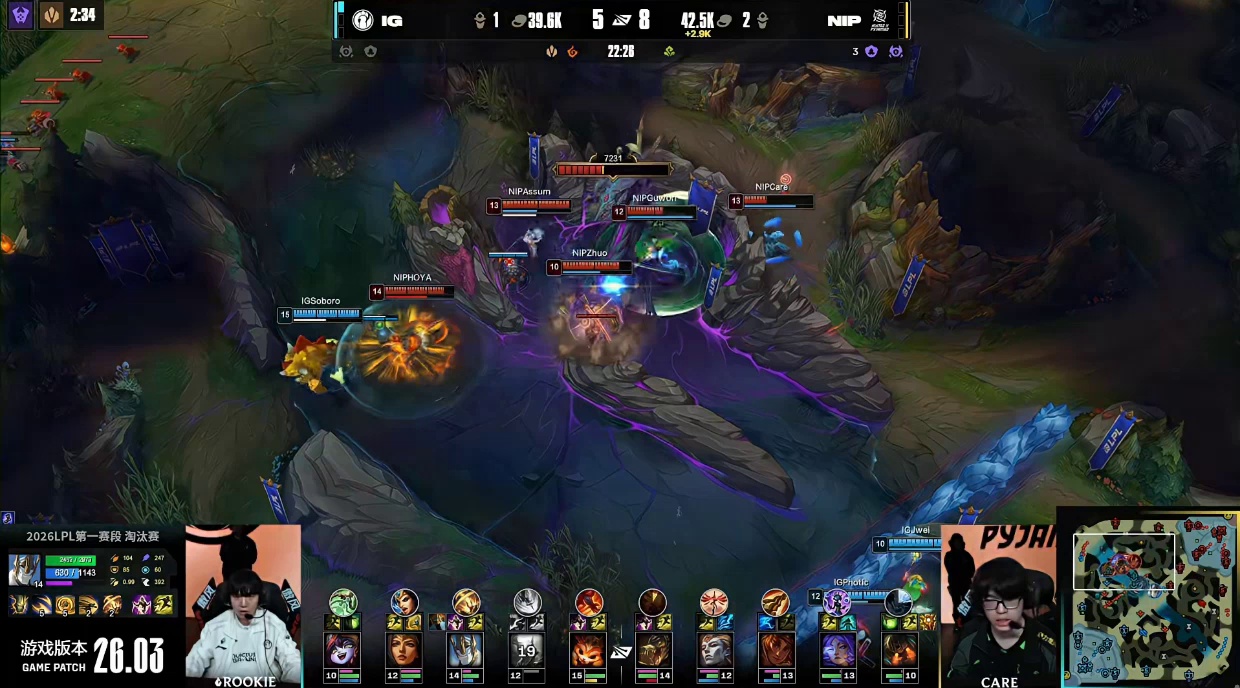Screen dimensions: 1240x688
Task: Click the red infernal dragon icon on scoreboard
Action: coord(573,52)
